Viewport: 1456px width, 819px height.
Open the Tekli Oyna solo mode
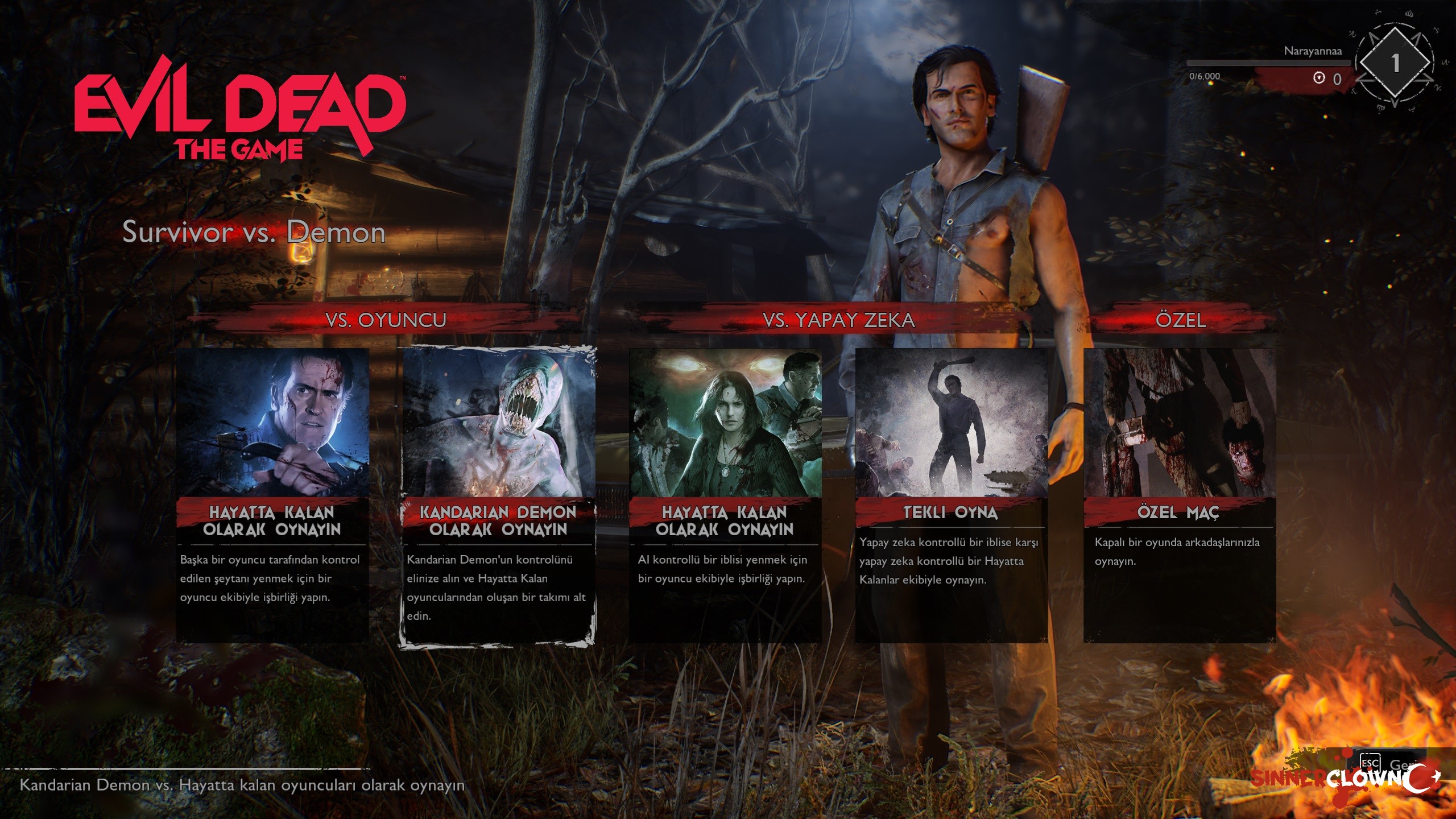(951, 495)
